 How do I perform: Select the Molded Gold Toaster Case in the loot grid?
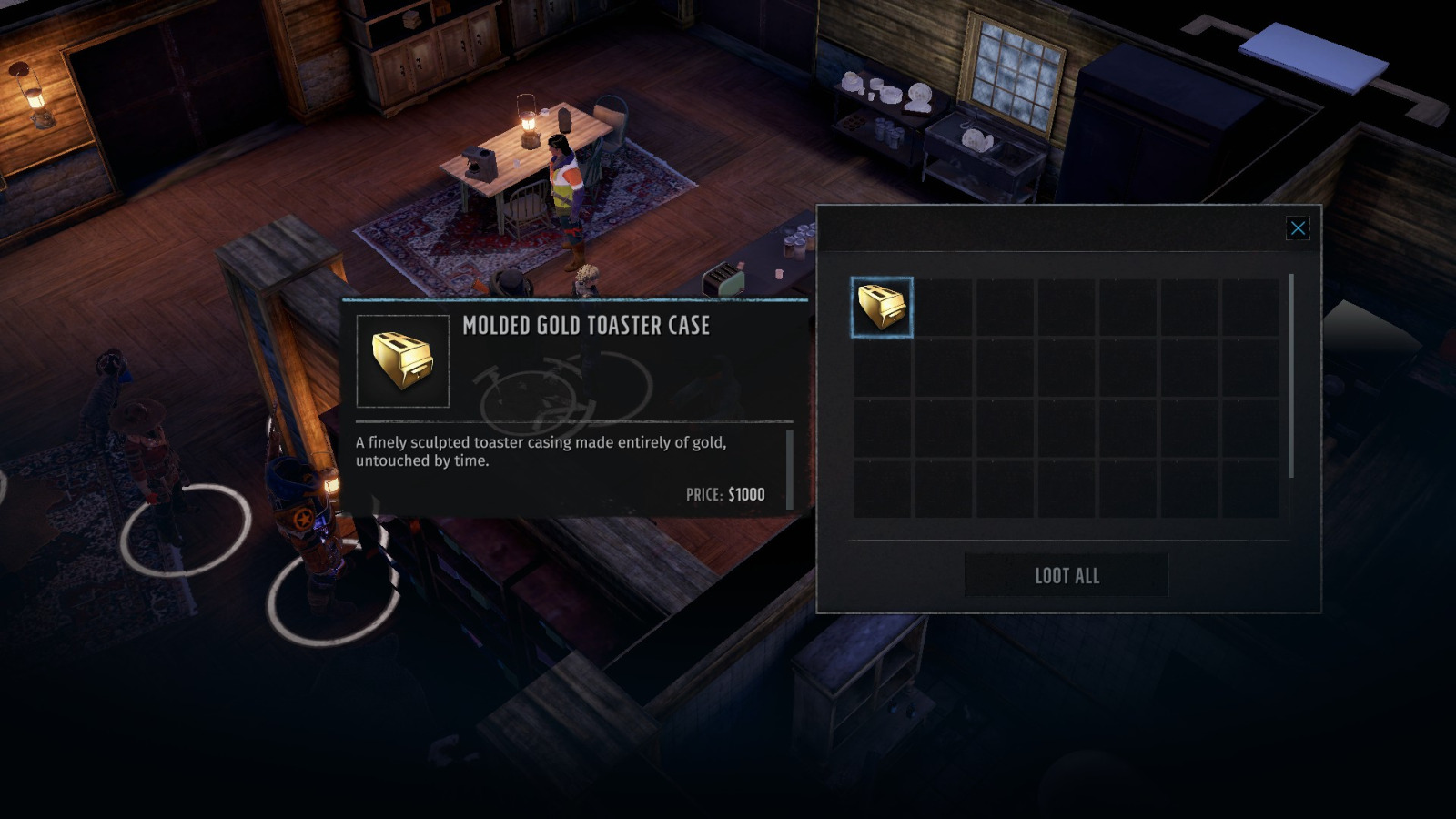click(x=881, y=306)
